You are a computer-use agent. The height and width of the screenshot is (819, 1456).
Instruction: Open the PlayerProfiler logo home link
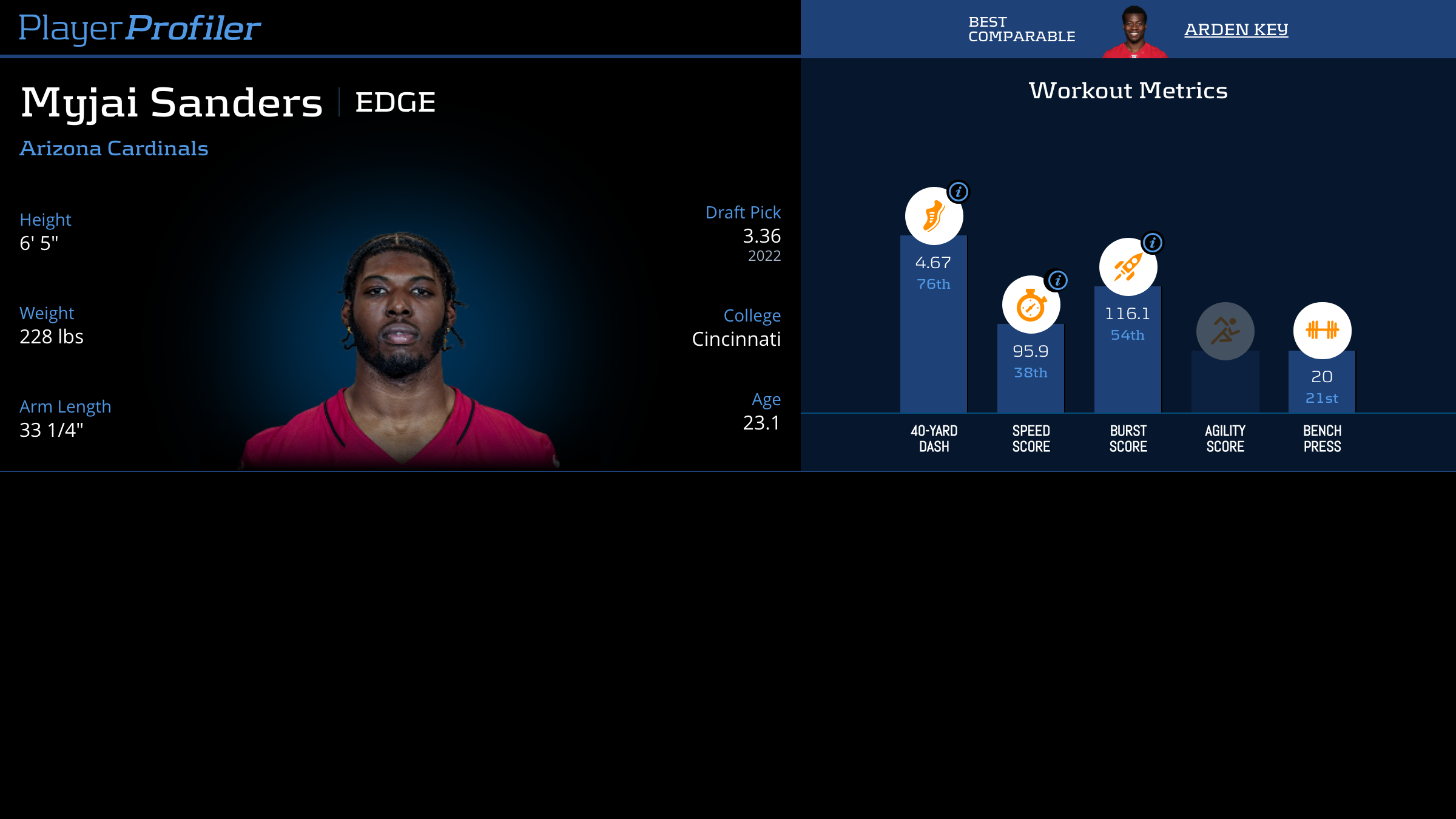click(140, 28)
